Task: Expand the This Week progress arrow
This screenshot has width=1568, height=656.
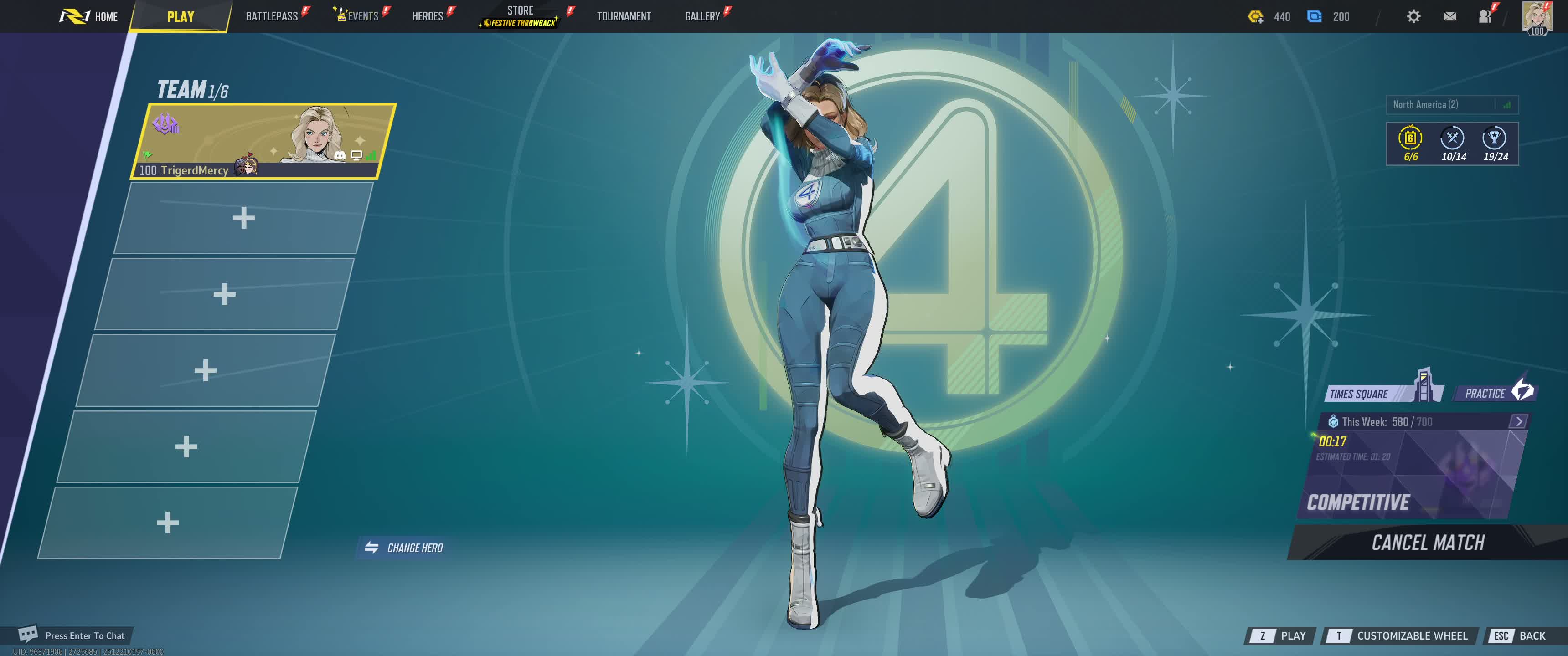Action: (1519, 421)
